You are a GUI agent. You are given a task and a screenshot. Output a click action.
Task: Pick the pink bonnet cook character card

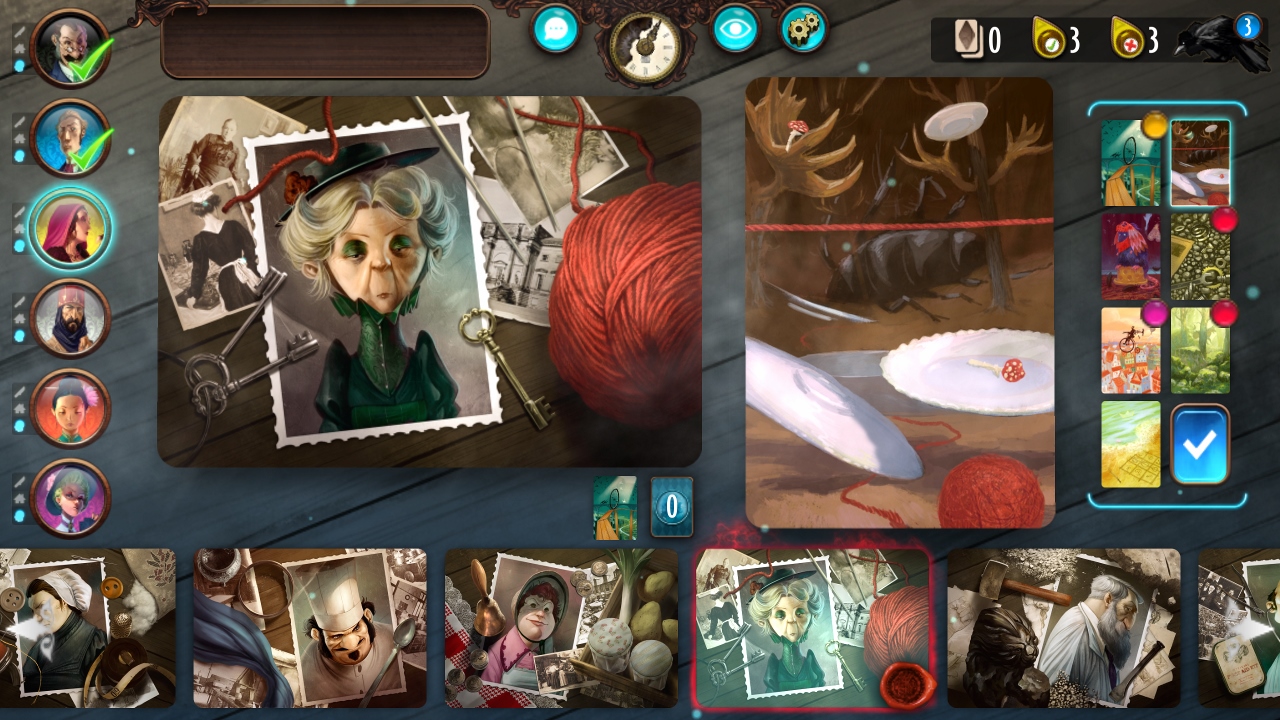pyautogui.click(x=562, y=628)
